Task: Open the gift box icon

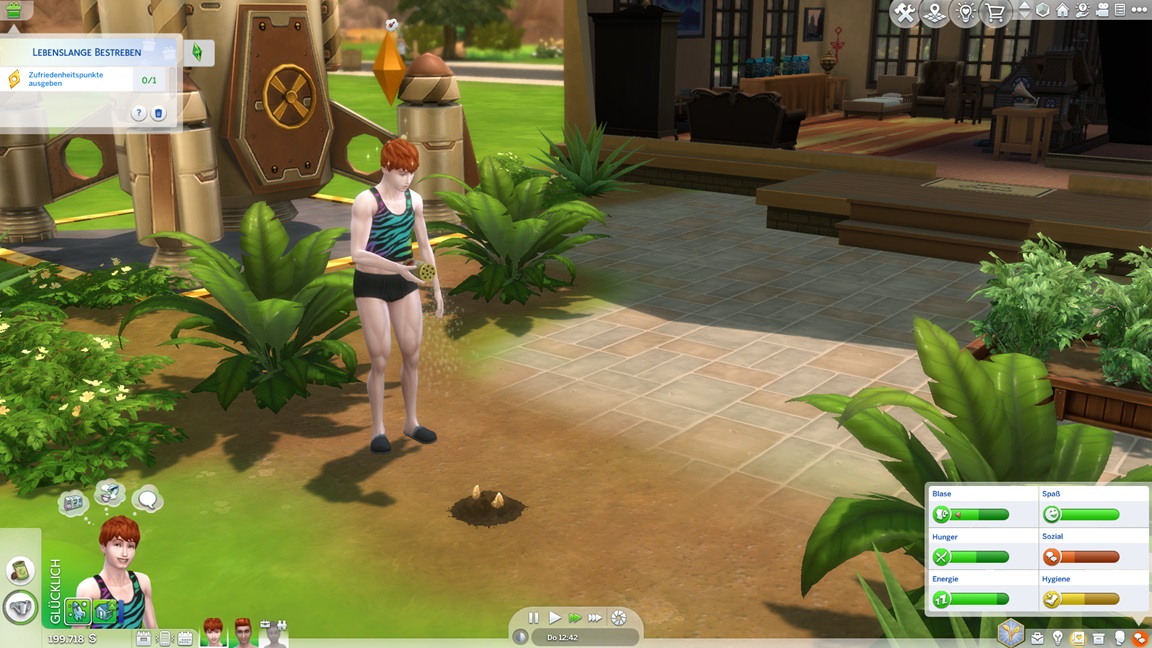Action: tap(13, 11)
